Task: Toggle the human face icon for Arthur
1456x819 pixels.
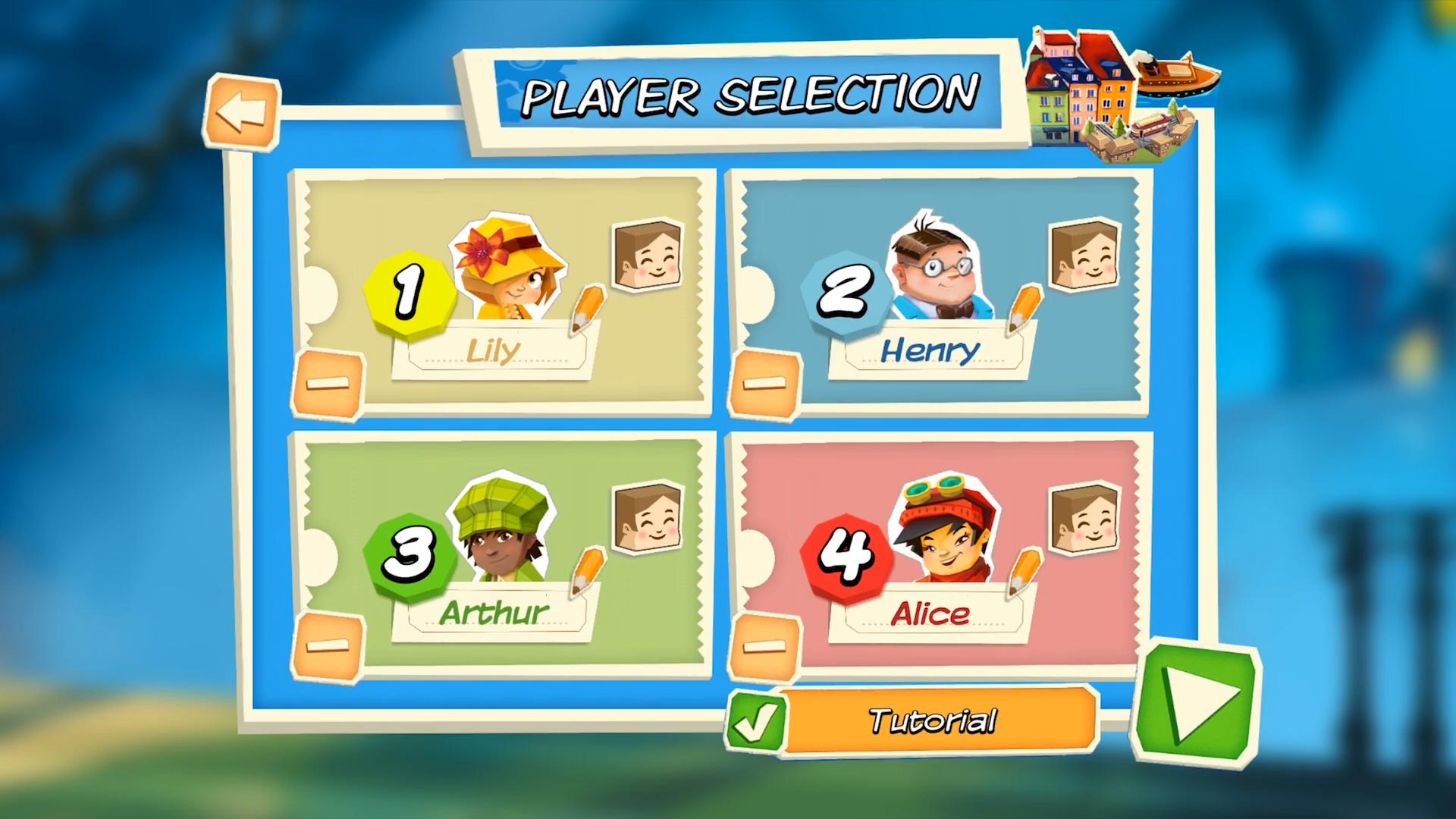Action: pos(648,518)
